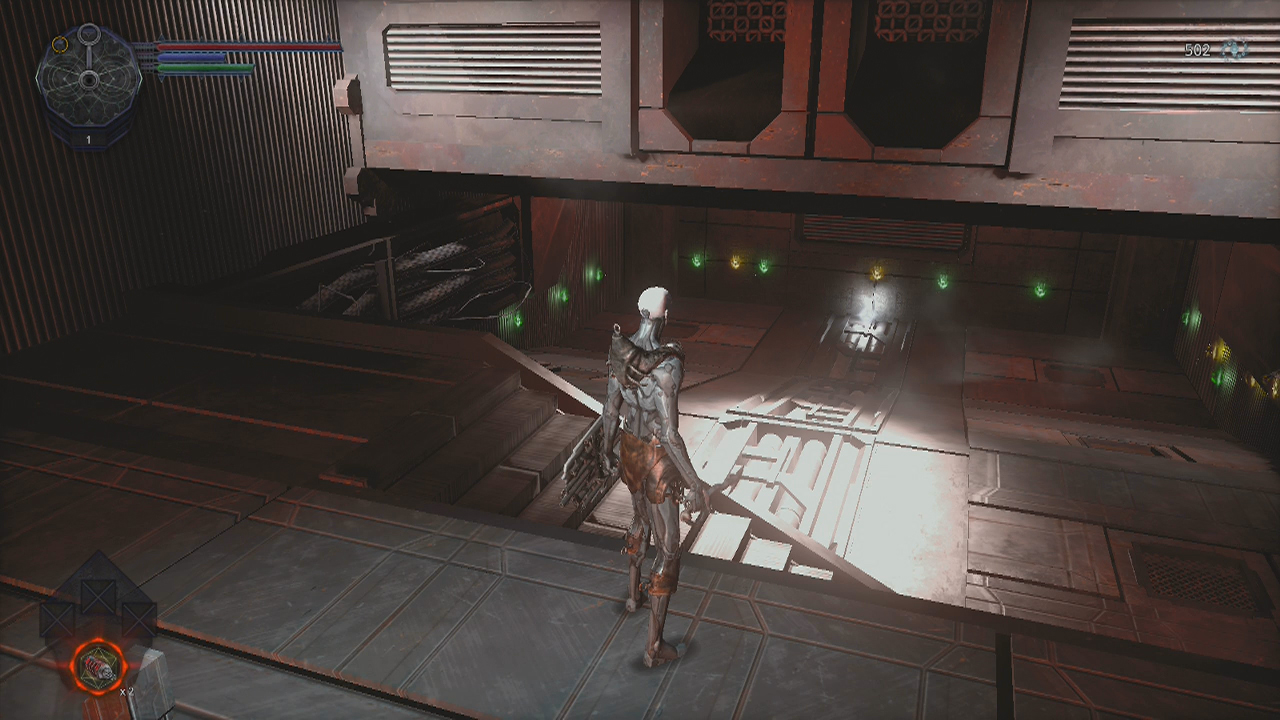Select the red canister item slot
This screenshot has width=1280, height=720.
[98, 667]
